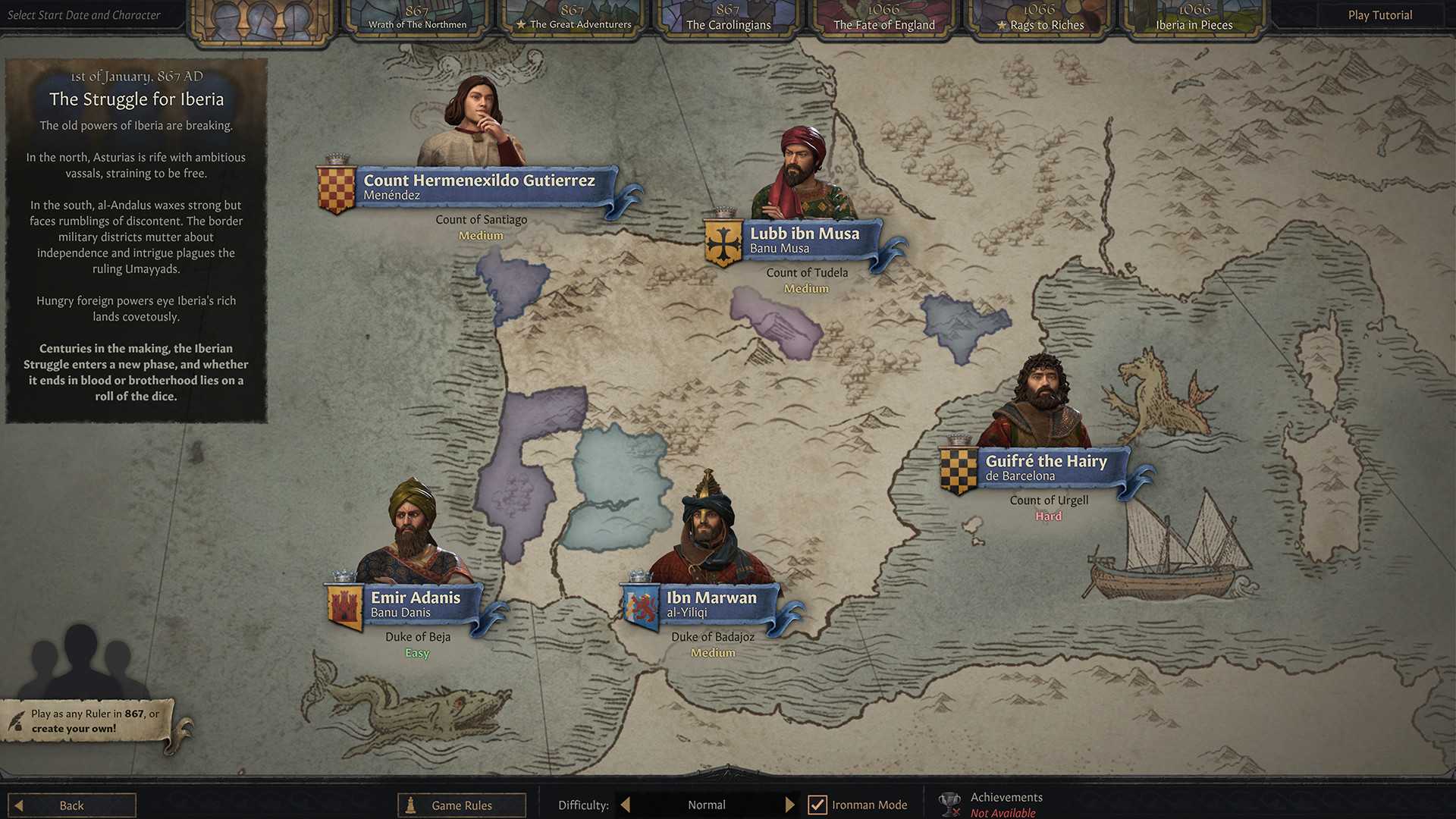
Task: Select Count Hermenexildo Gutierrez's coat of arms
Action: [x=336, y=186]
